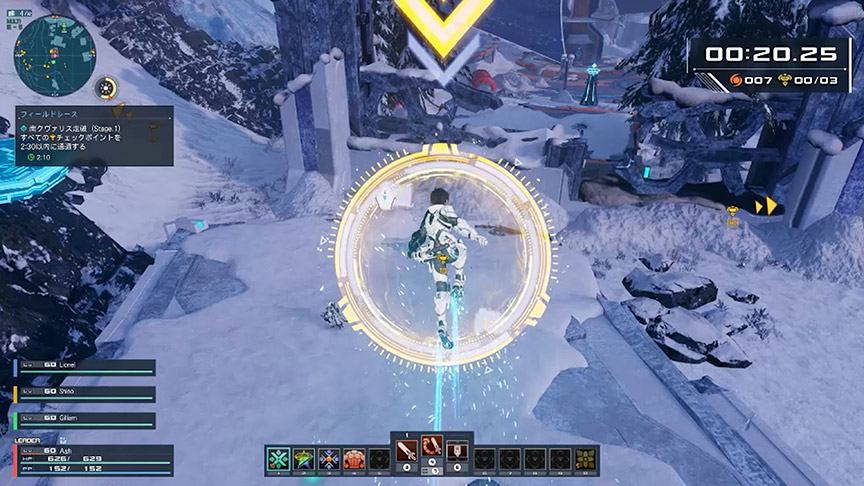The height and width of the screenshot is (486, 864).
Task: Use the rainbow star hotbar item
Action: tap(303, 459)
